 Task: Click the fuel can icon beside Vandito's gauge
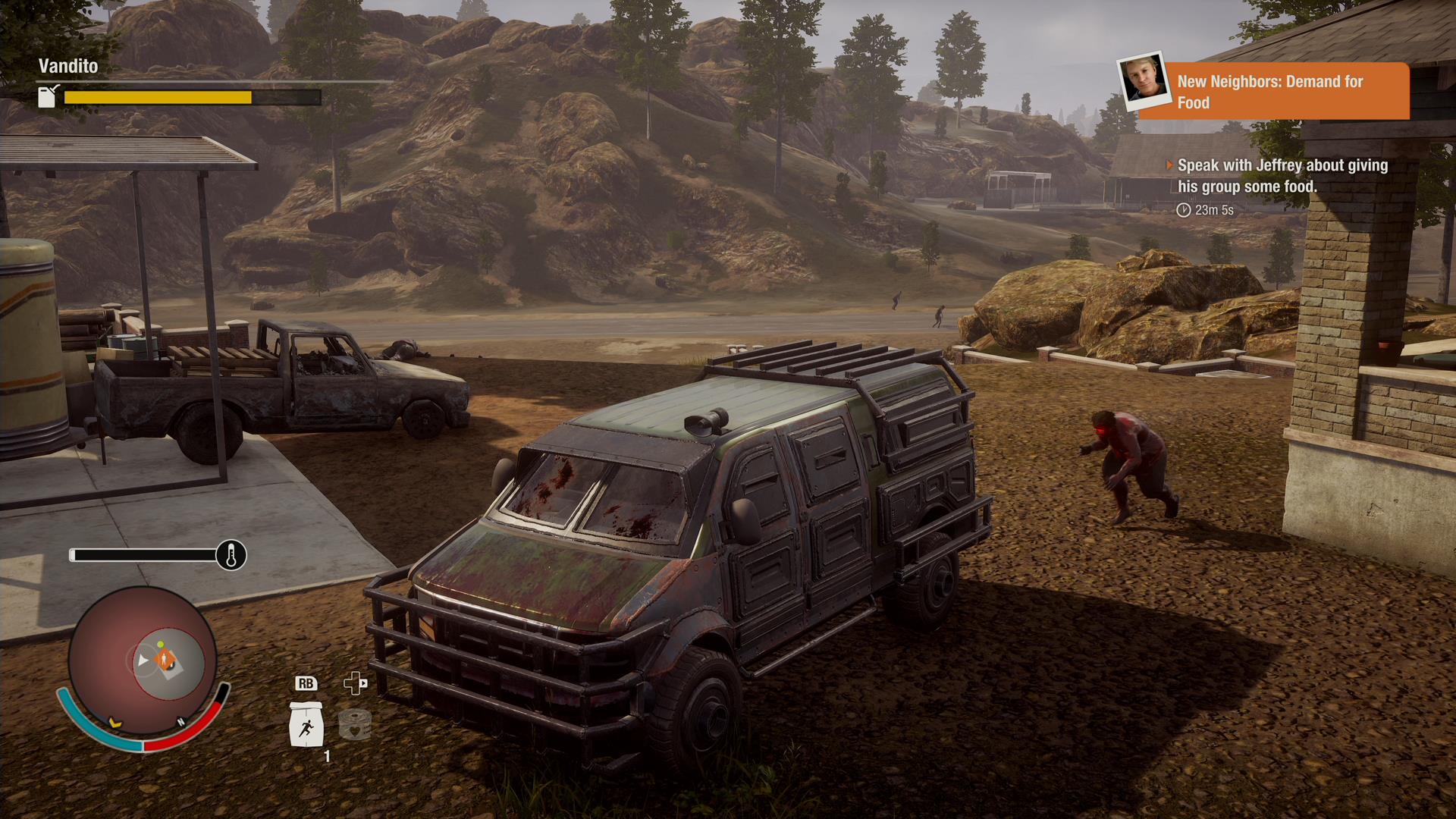pyautogui.click(x=48, y=96)
